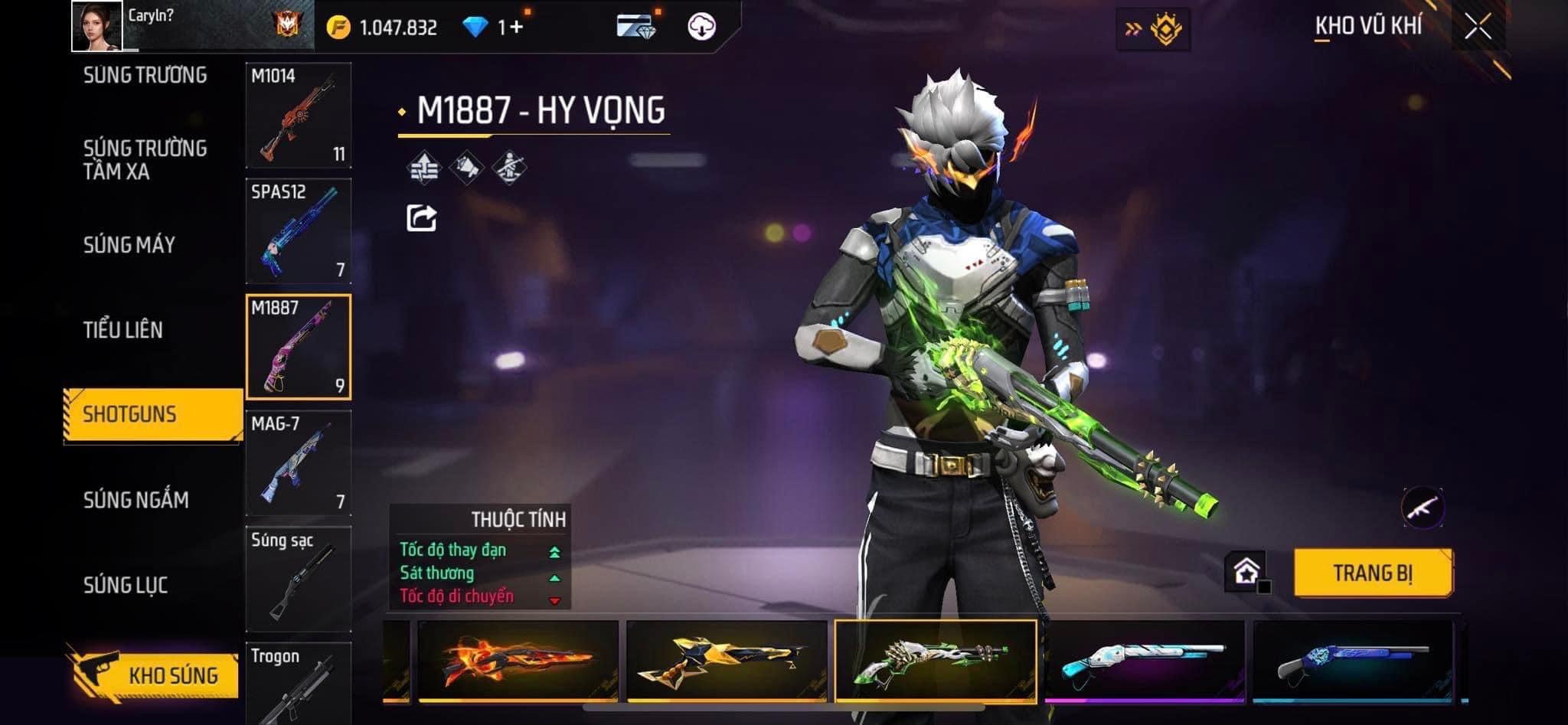Share the M1887 Hy Vọng skin

(x=421, y=218)
